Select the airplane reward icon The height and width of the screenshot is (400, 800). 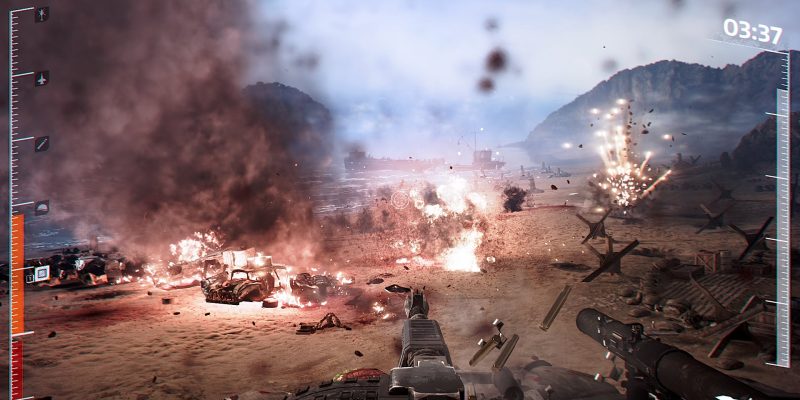pyautogui.click(x=41, y=78)
